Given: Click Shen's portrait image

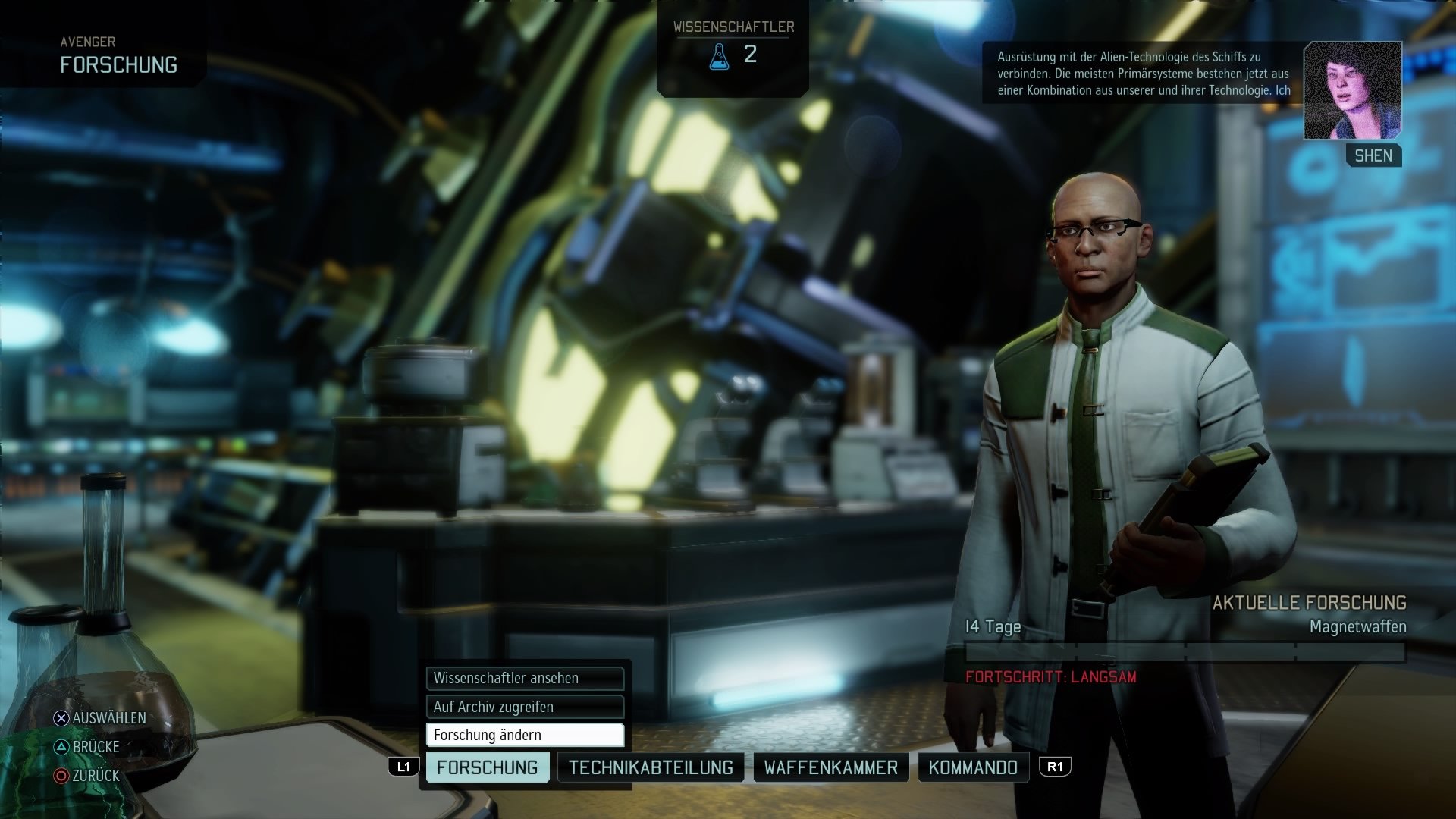Looking at the screenshot, I should 1352,89.
